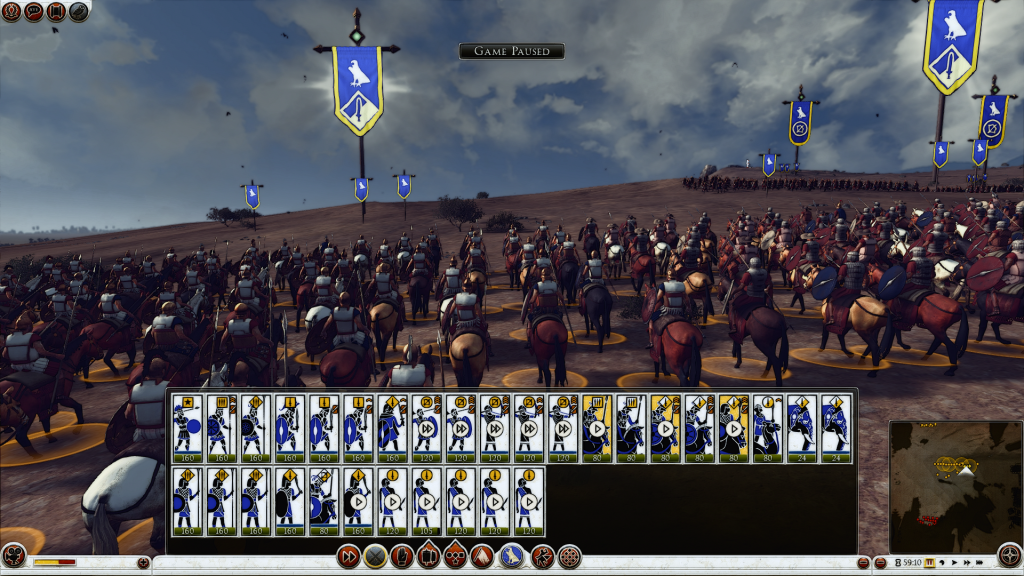This screenshot has height=576, width=1024.
Task: Click the round shield formation button
Action: tap(570, 556)
